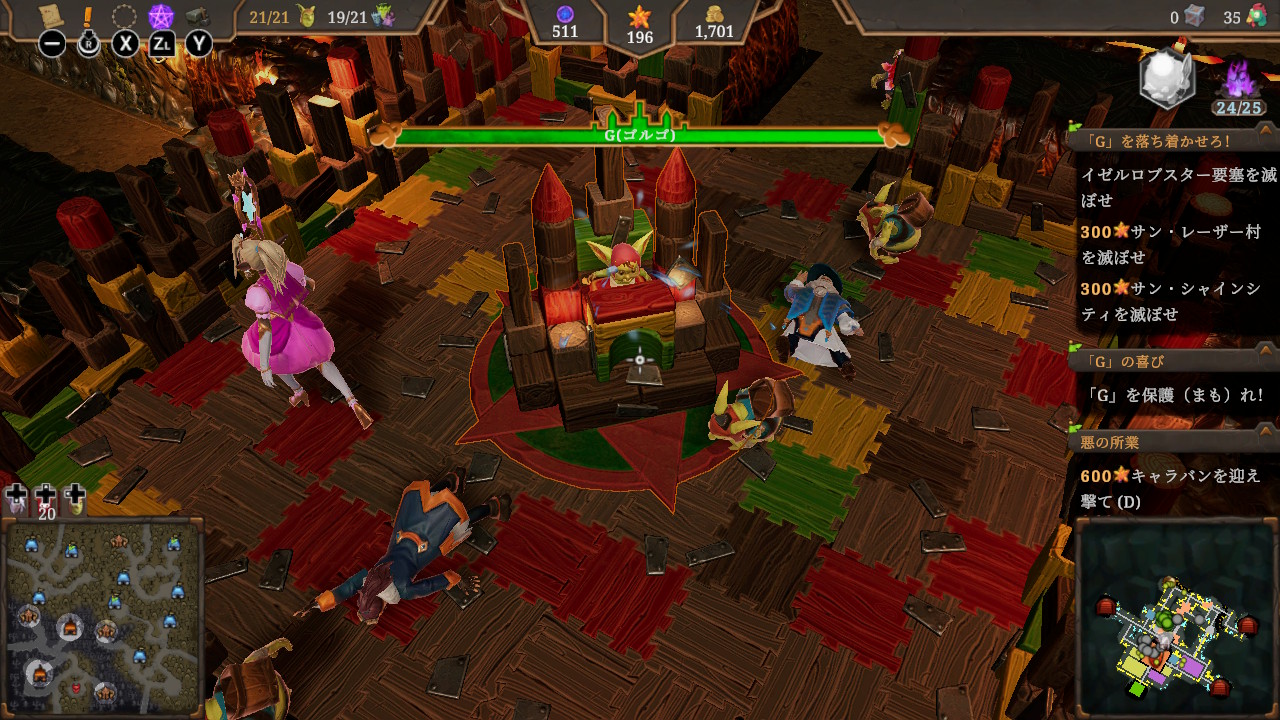
Task: Open the purple pentagram spell menu
Action: click(160, 16)
